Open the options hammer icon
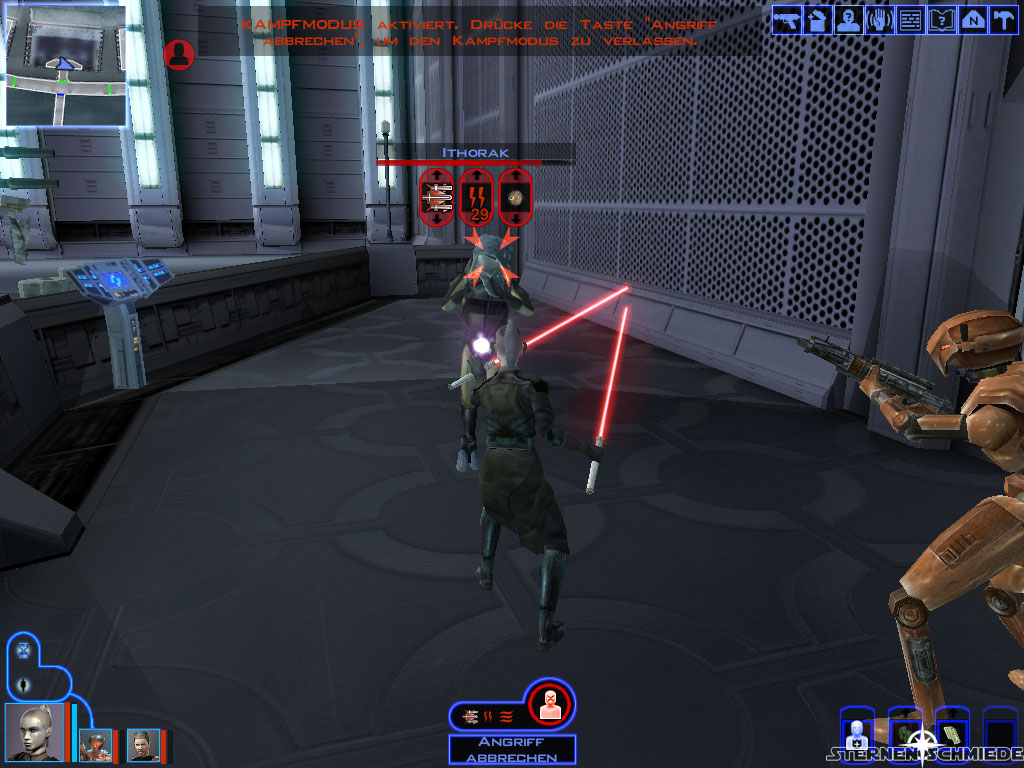 point(1003,19)
